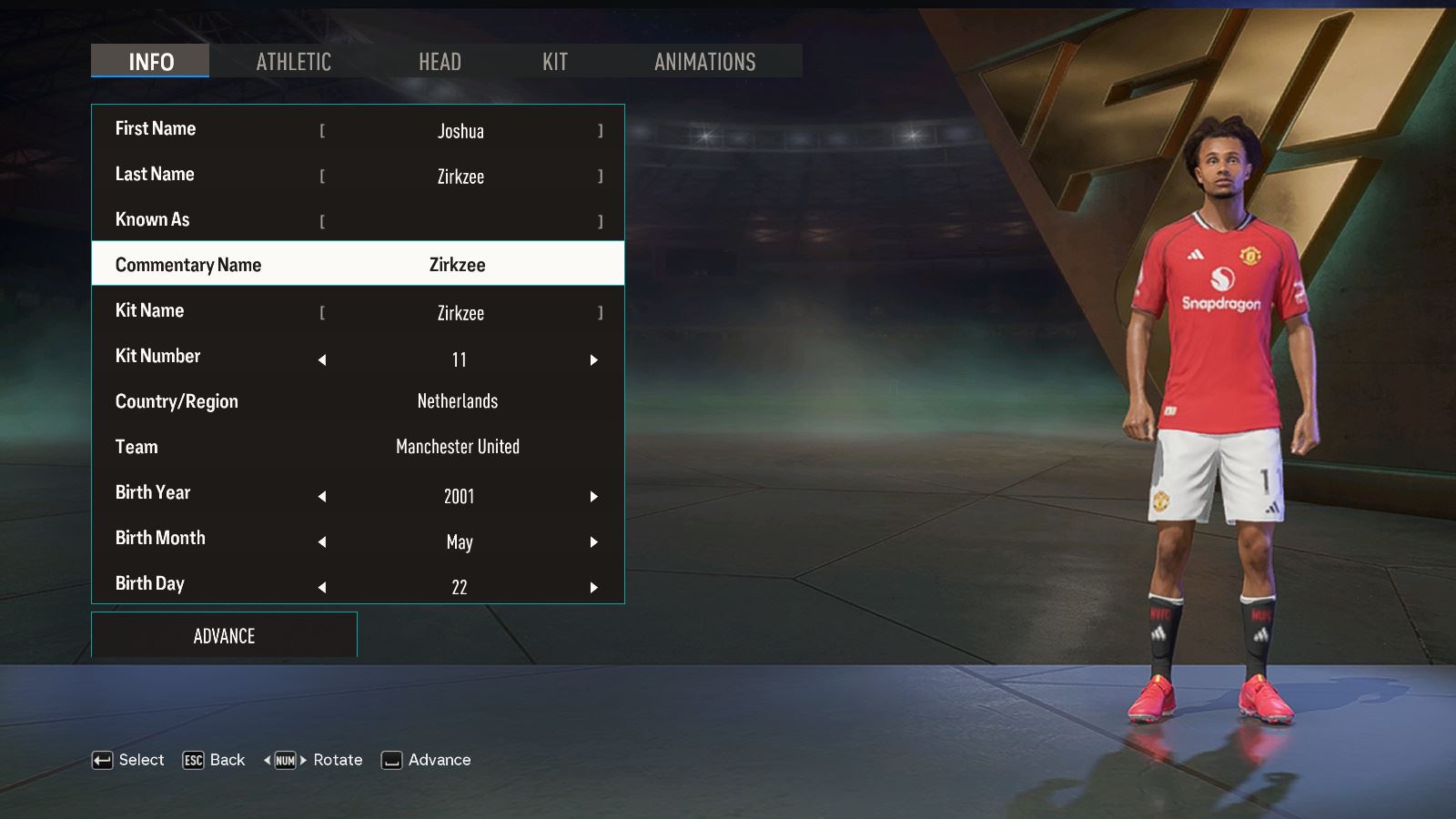This screenshot has width=1456, height=819.
Task: Select the Info tab
Action: coord(150,62)
